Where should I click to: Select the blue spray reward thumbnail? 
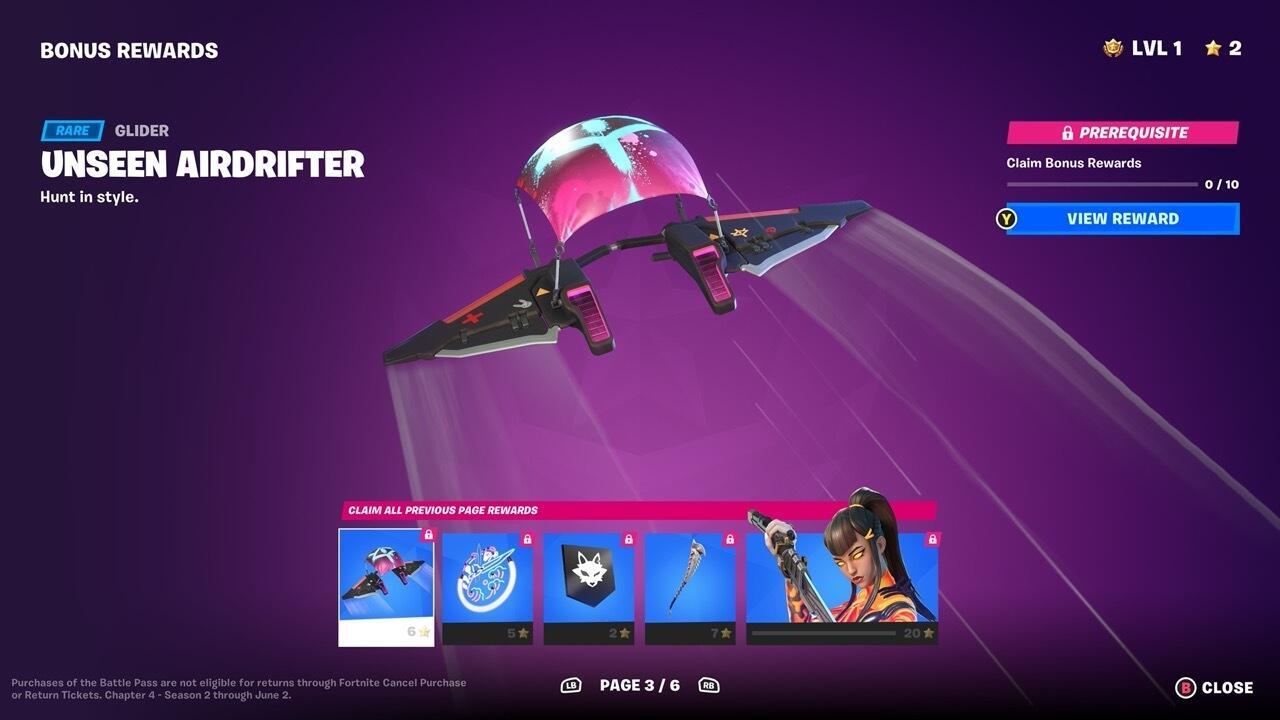(x=488, y=580)
